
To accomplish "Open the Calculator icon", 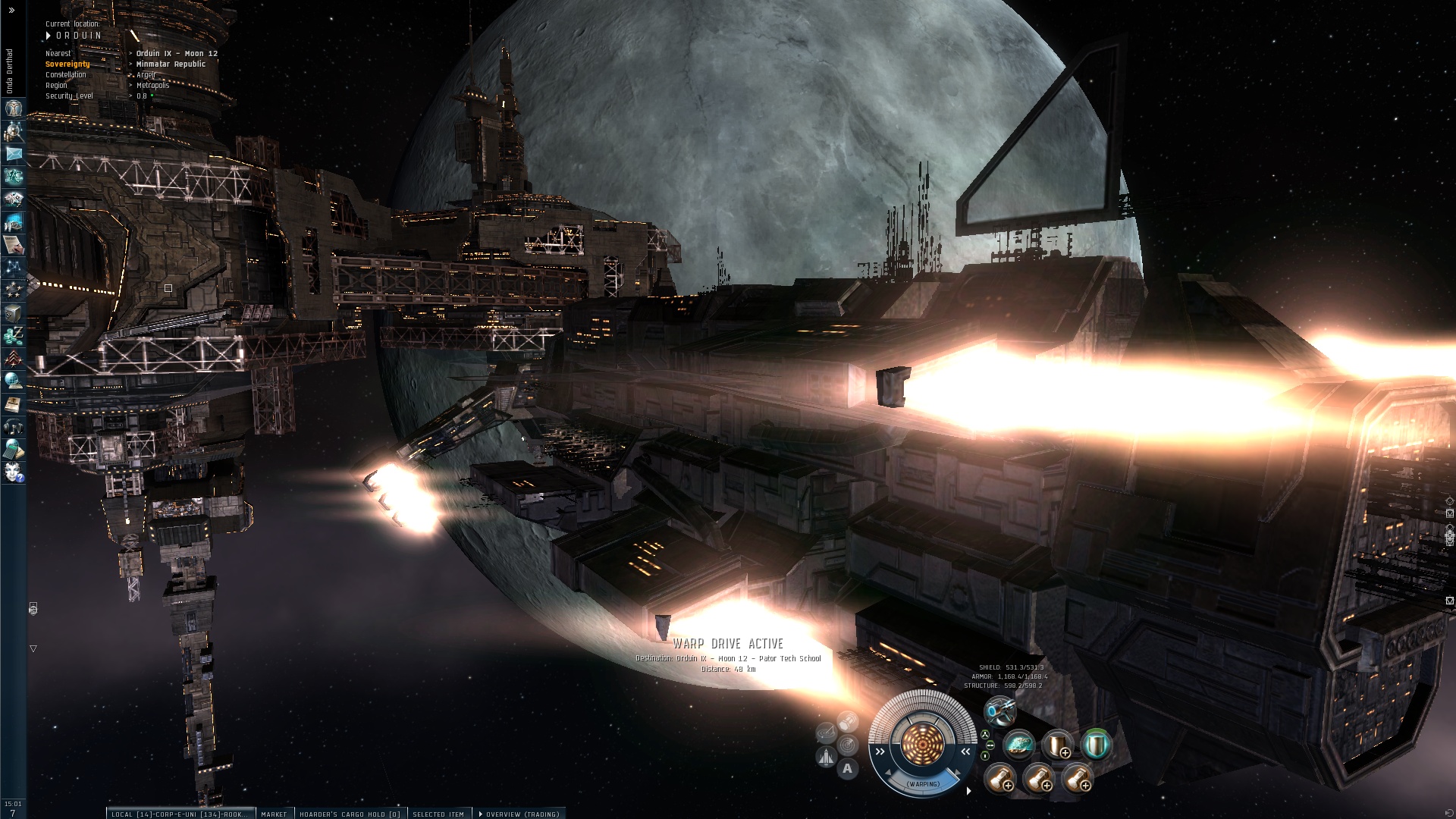I will coord(14,450).
